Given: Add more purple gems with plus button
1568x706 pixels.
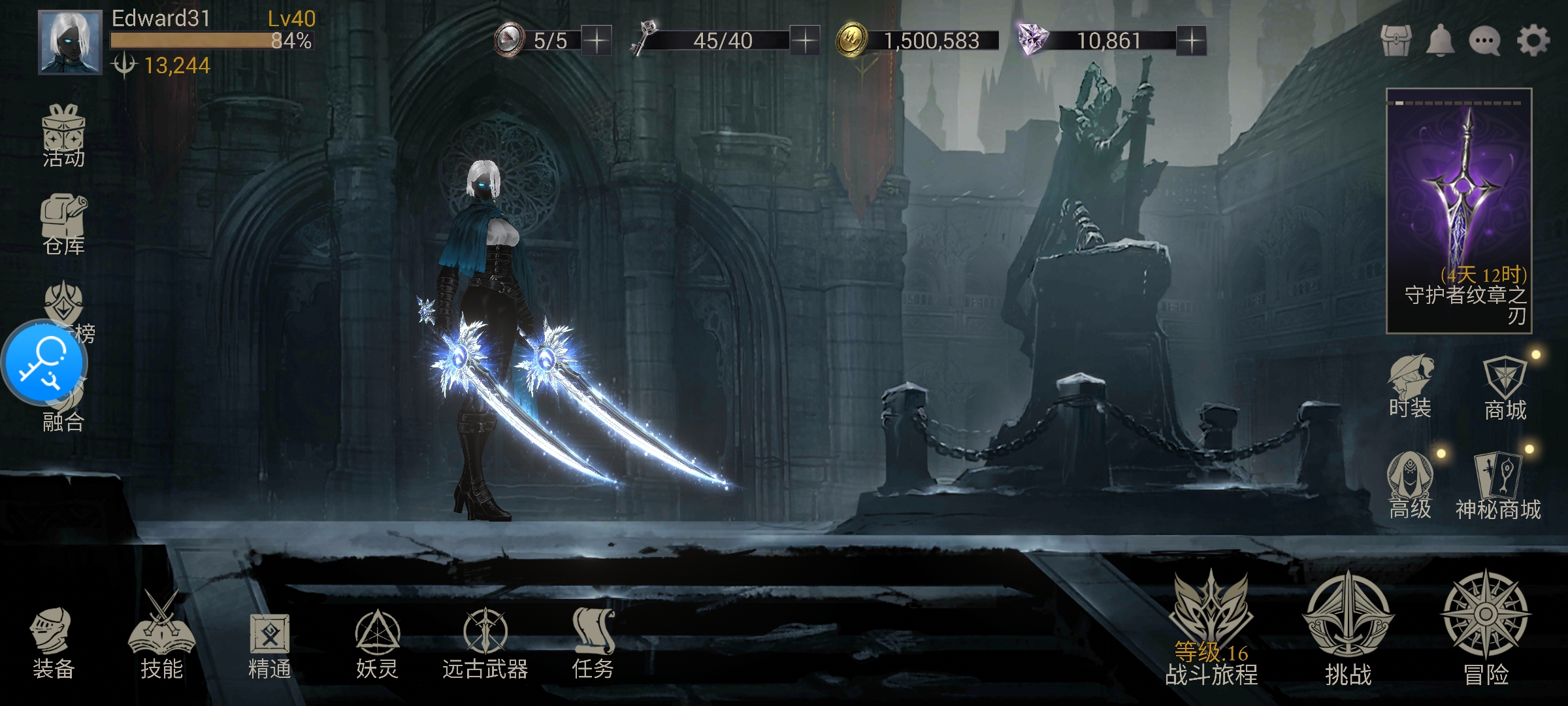Looking at the screenshot, I should (1191, 41).
